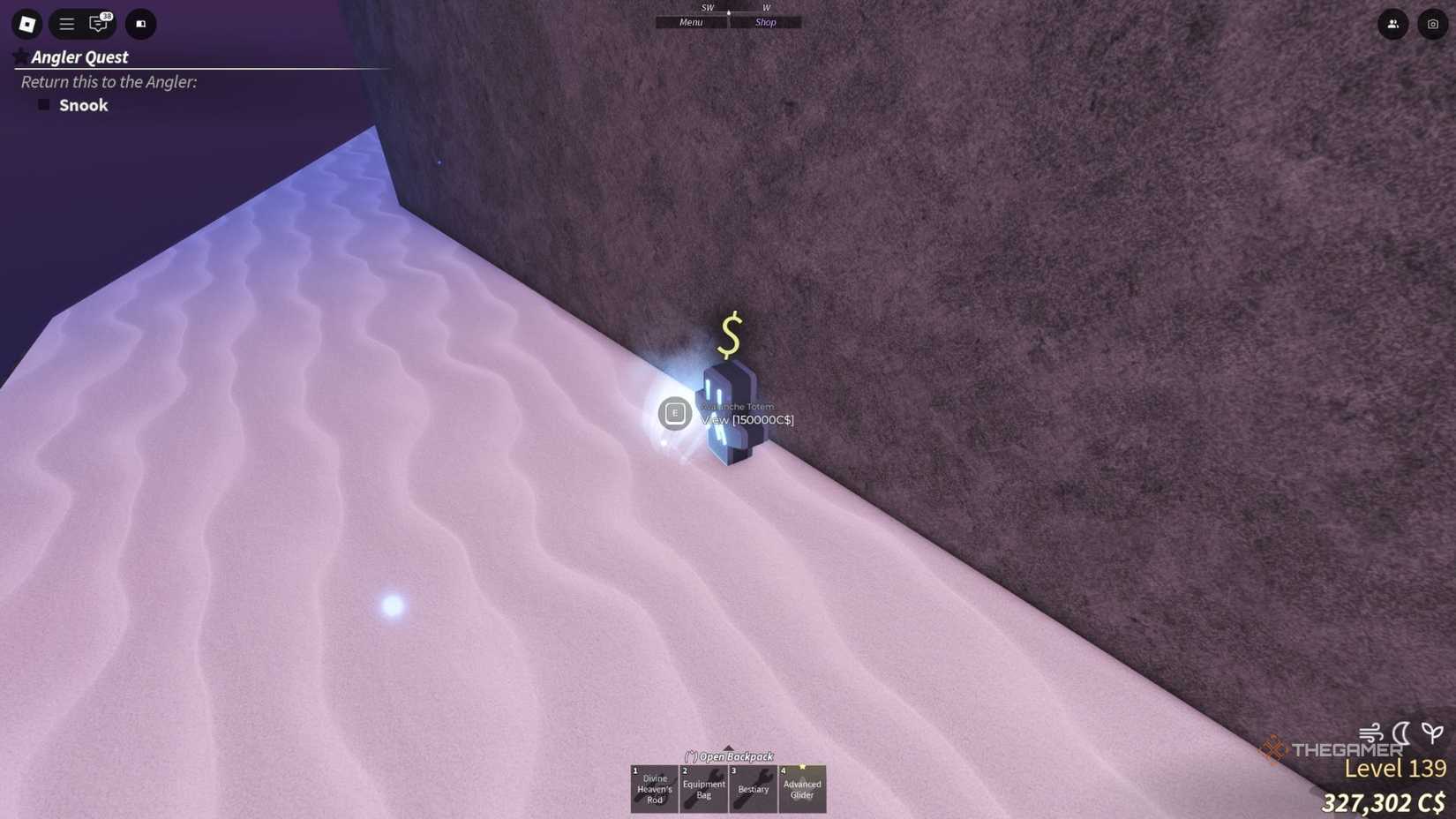Open the Roblox hamburger menu
Screen dimensions: 1456x819
[x=66, y=24]
